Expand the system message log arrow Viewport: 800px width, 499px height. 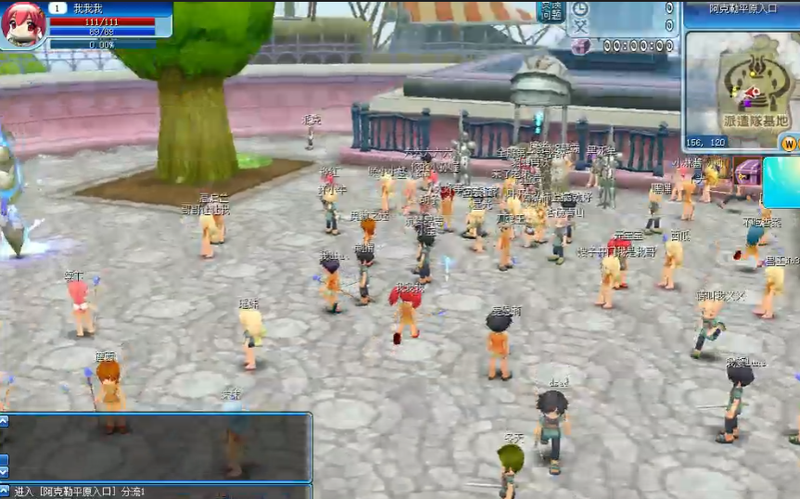[x=4, y=491]
